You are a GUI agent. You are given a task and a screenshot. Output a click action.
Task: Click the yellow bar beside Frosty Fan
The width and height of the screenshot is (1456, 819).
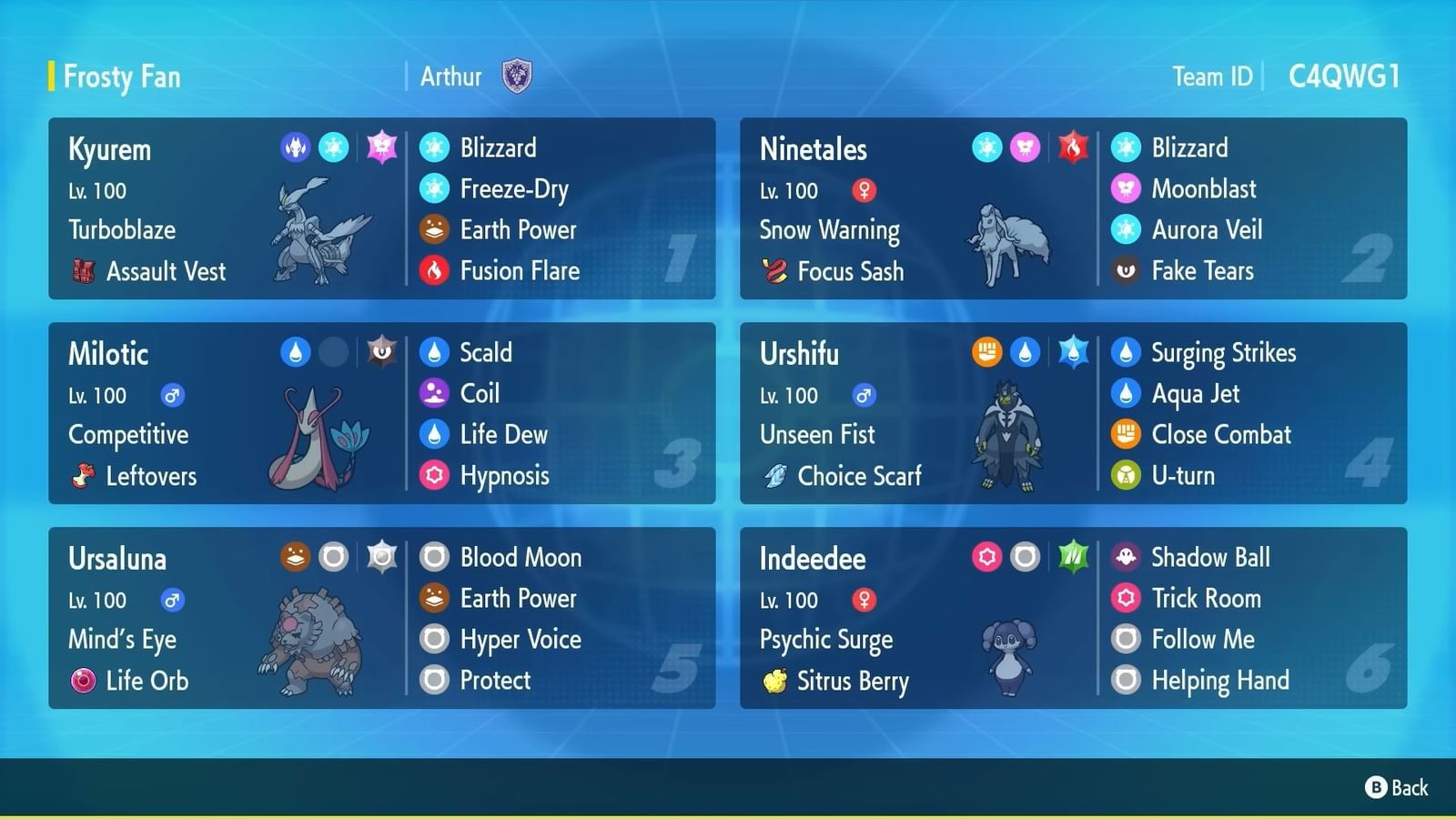pos(52,76)
